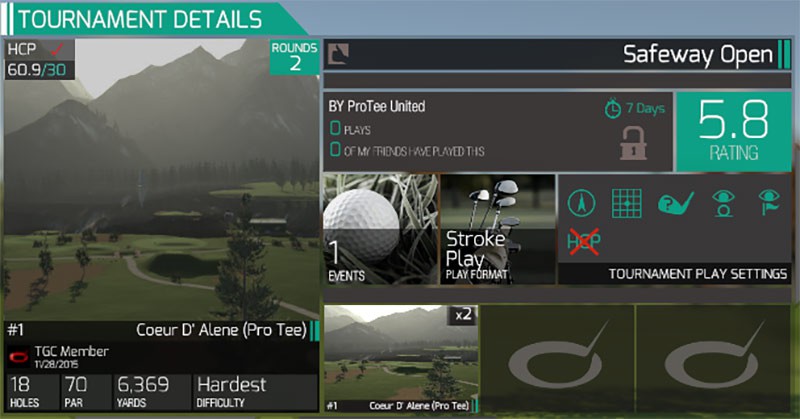Toggle the crossed-out HCP setting icon

click(581, 243)
